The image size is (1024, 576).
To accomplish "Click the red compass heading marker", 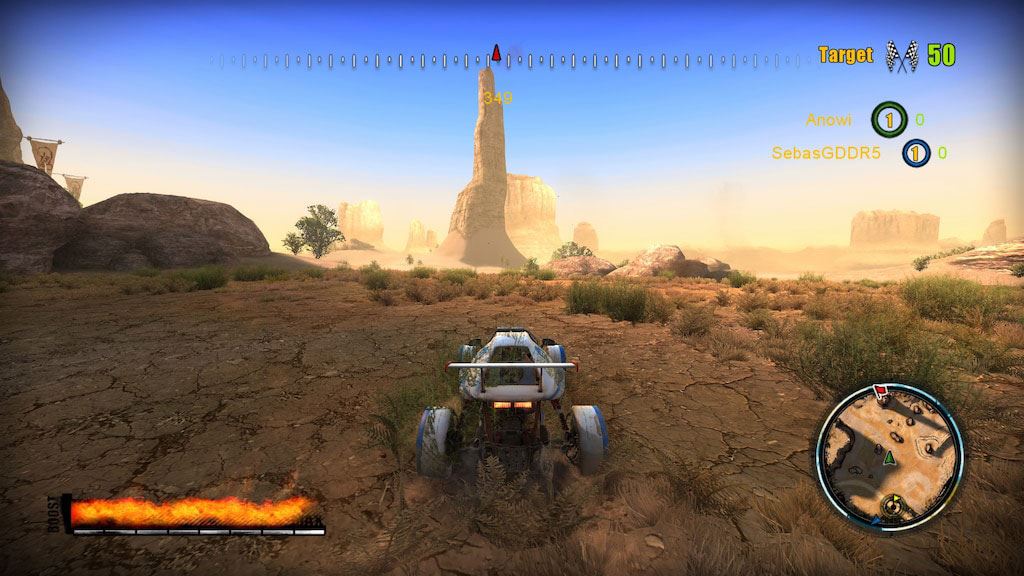I will (x=496, y=51).
